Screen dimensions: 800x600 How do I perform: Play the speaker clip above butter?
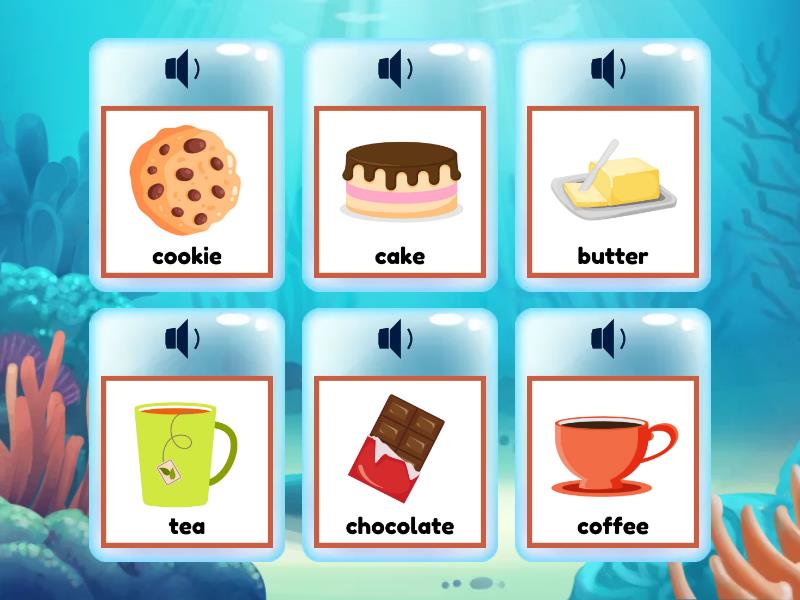click(x=608, y=69)
